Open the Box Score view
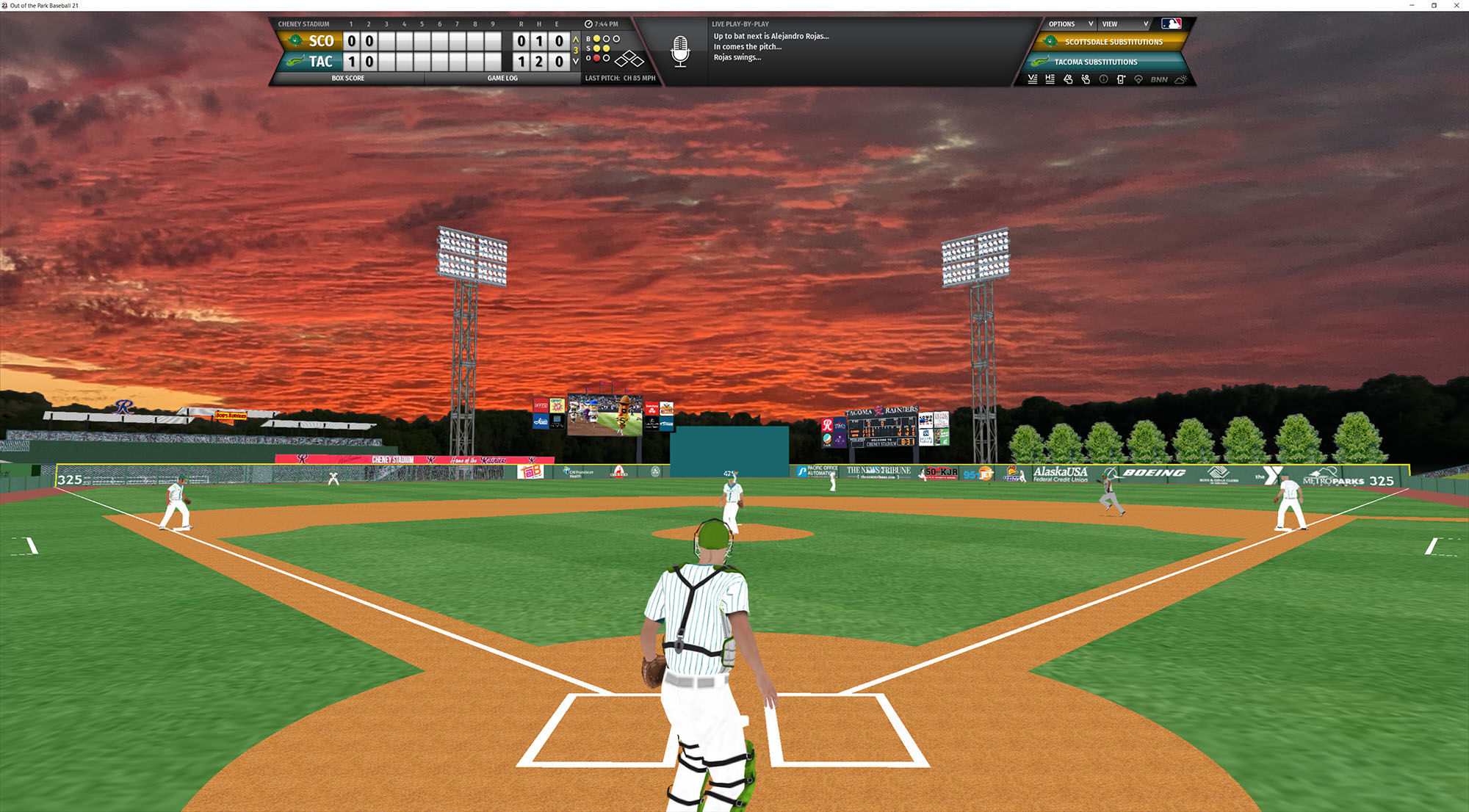This screenshot has width=1469, height=812. tap(347, 78)
